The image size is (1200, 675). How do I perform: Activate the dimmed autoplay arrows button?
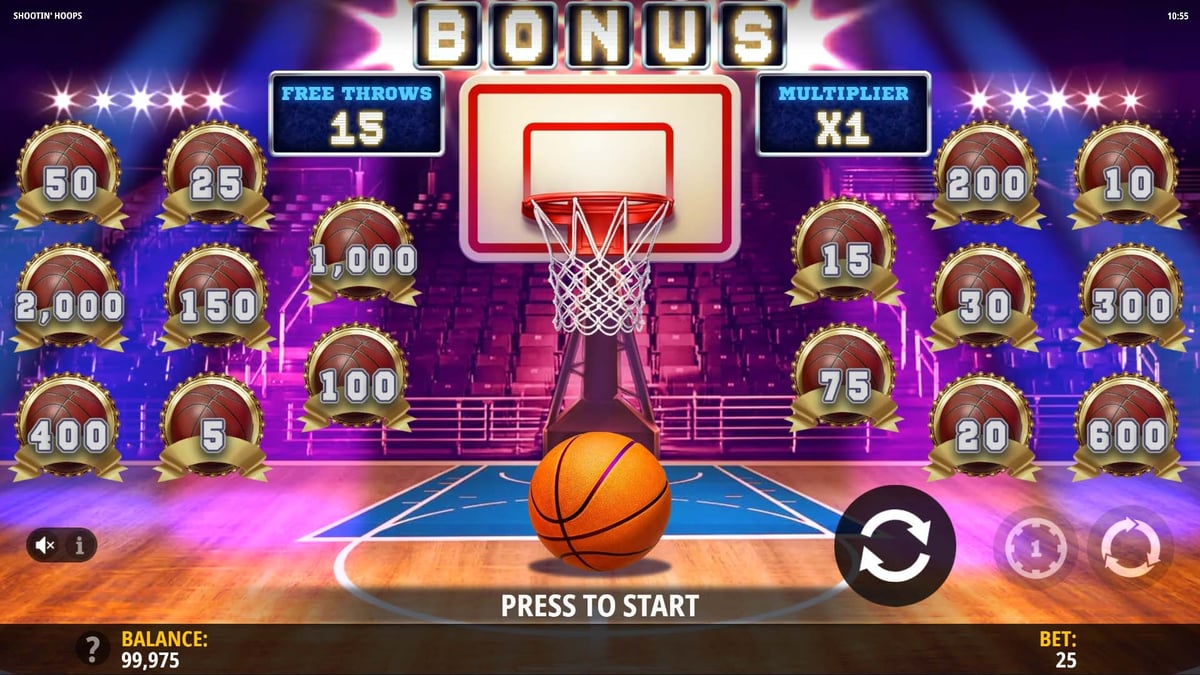1130,548
